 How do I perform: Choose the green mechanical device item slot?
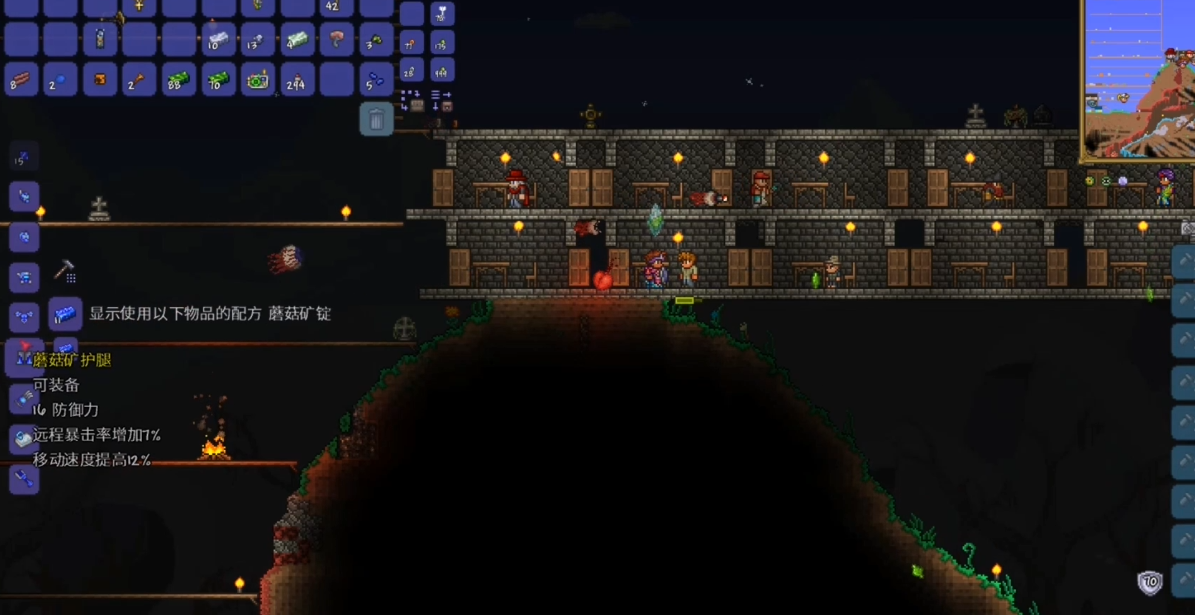[x=258, y=79]
